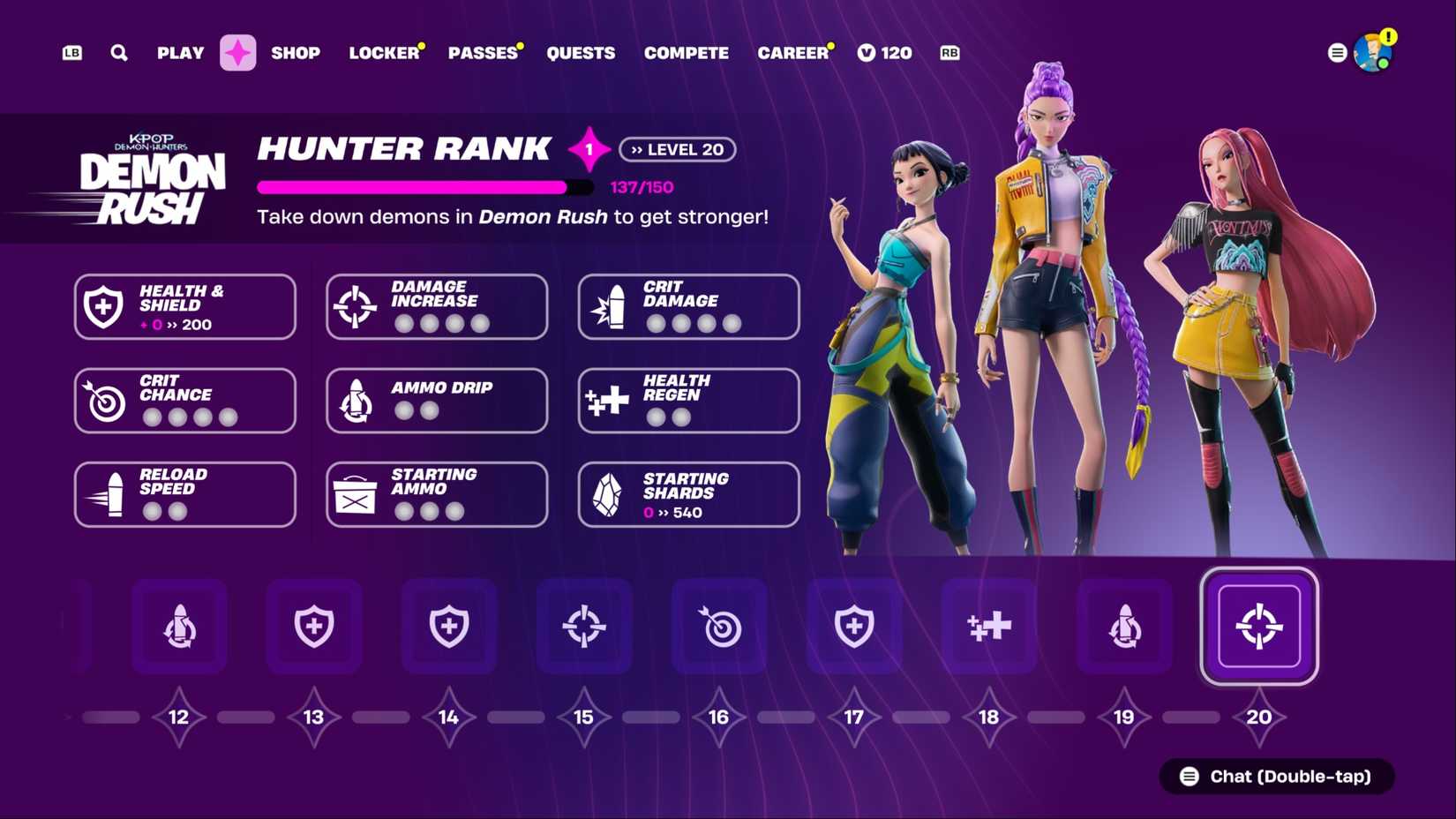This screenshot has height=819, width=1456.
Task: Open the QUESTS menu item
Action: coord(582,53)
